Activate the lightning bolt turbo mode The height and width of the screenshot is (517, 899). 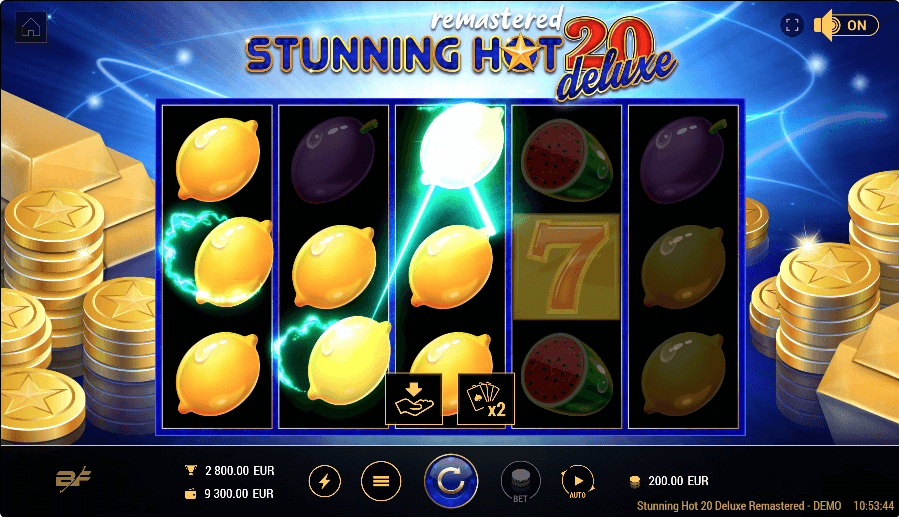pos(325,481)
